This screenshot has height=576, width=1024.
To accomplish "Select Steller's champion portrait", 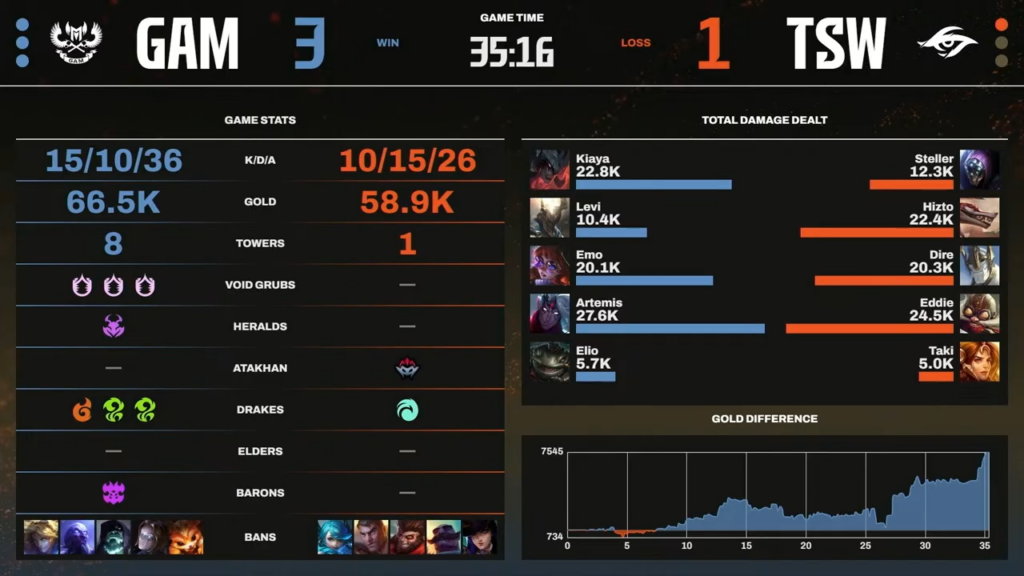I will 979,170.
